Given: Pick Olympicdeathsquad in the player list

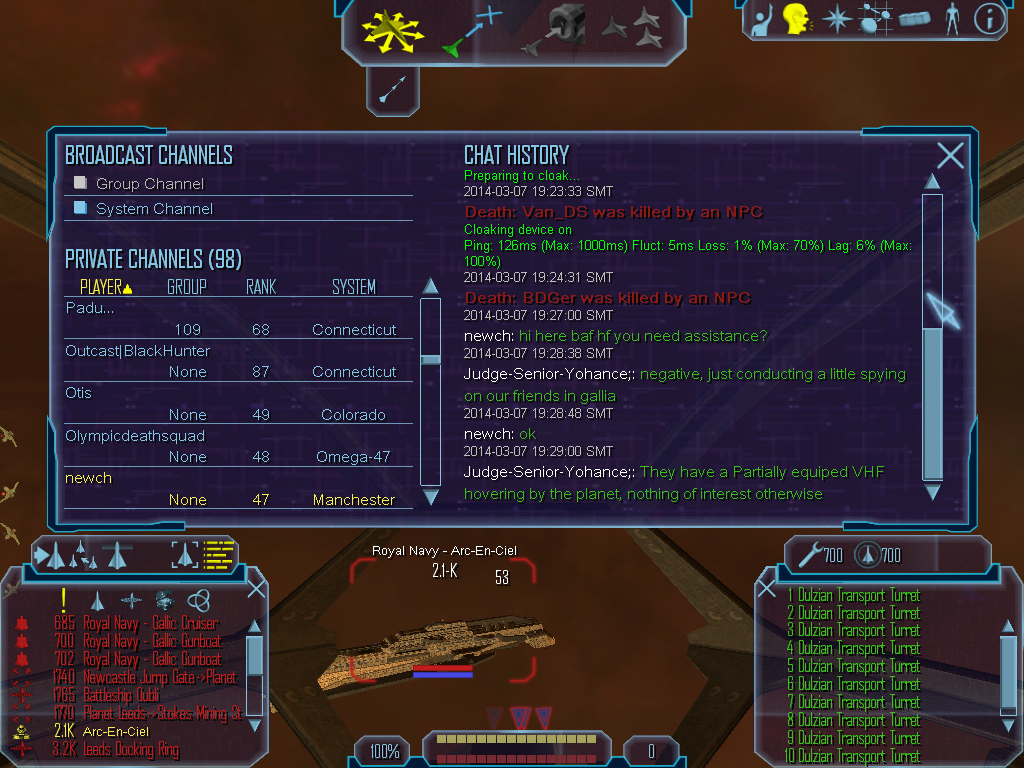Looking at the screenshot, I should (x=135, y=436).
